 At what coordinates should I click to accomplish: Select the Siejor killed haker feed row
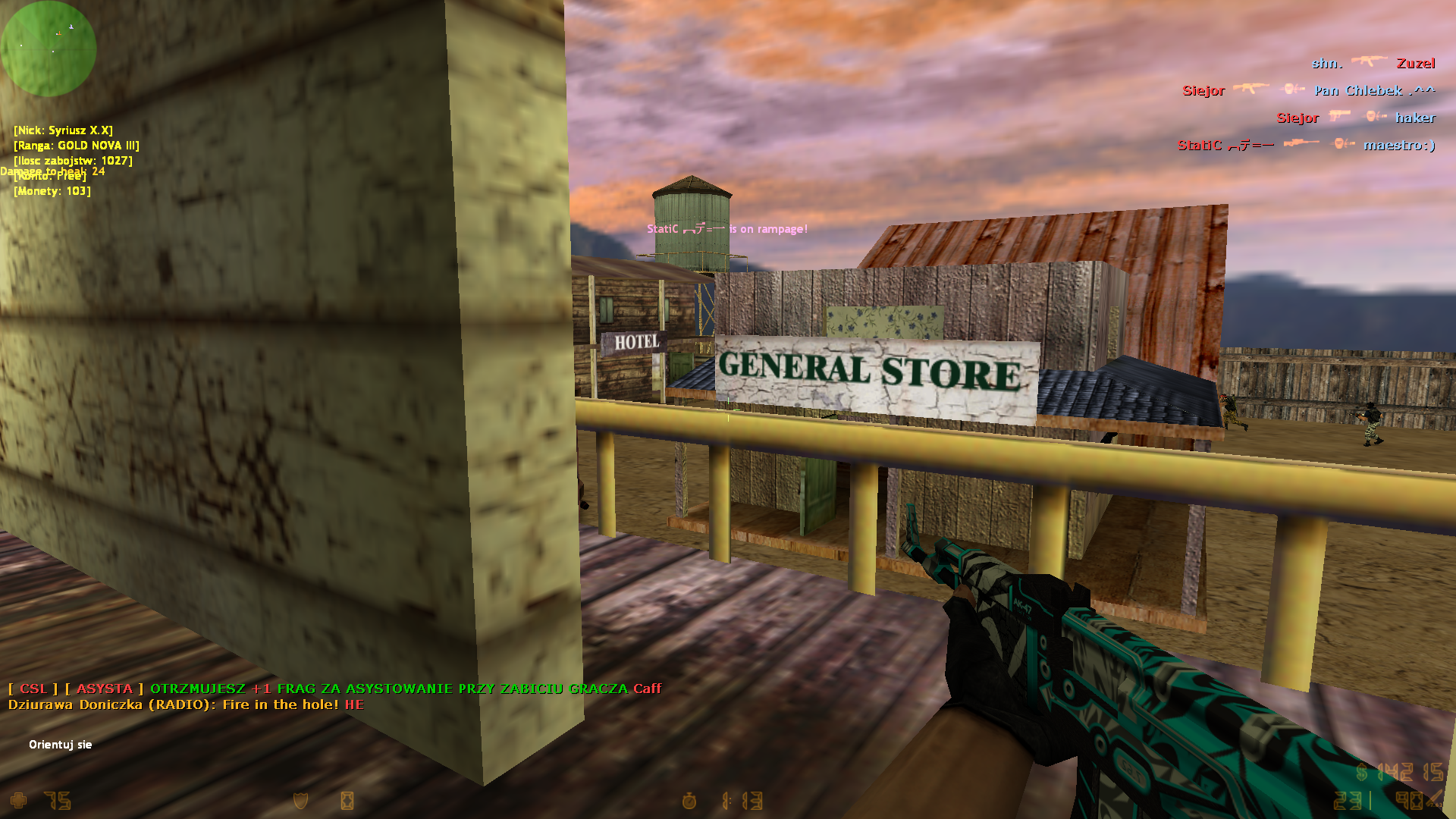(x=1355, y=118)
